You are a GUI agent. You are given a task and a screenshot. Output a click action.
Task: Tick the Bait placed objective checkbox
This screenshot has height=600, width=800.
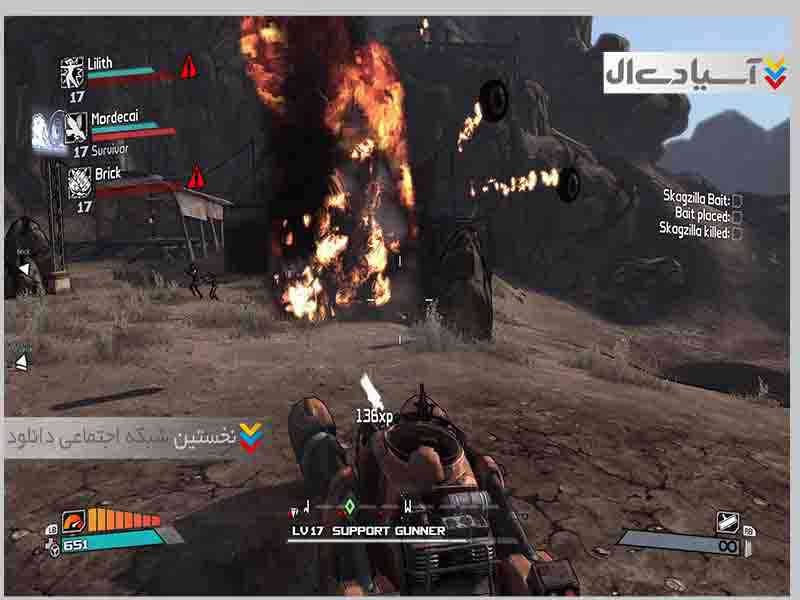coord(737,215)
